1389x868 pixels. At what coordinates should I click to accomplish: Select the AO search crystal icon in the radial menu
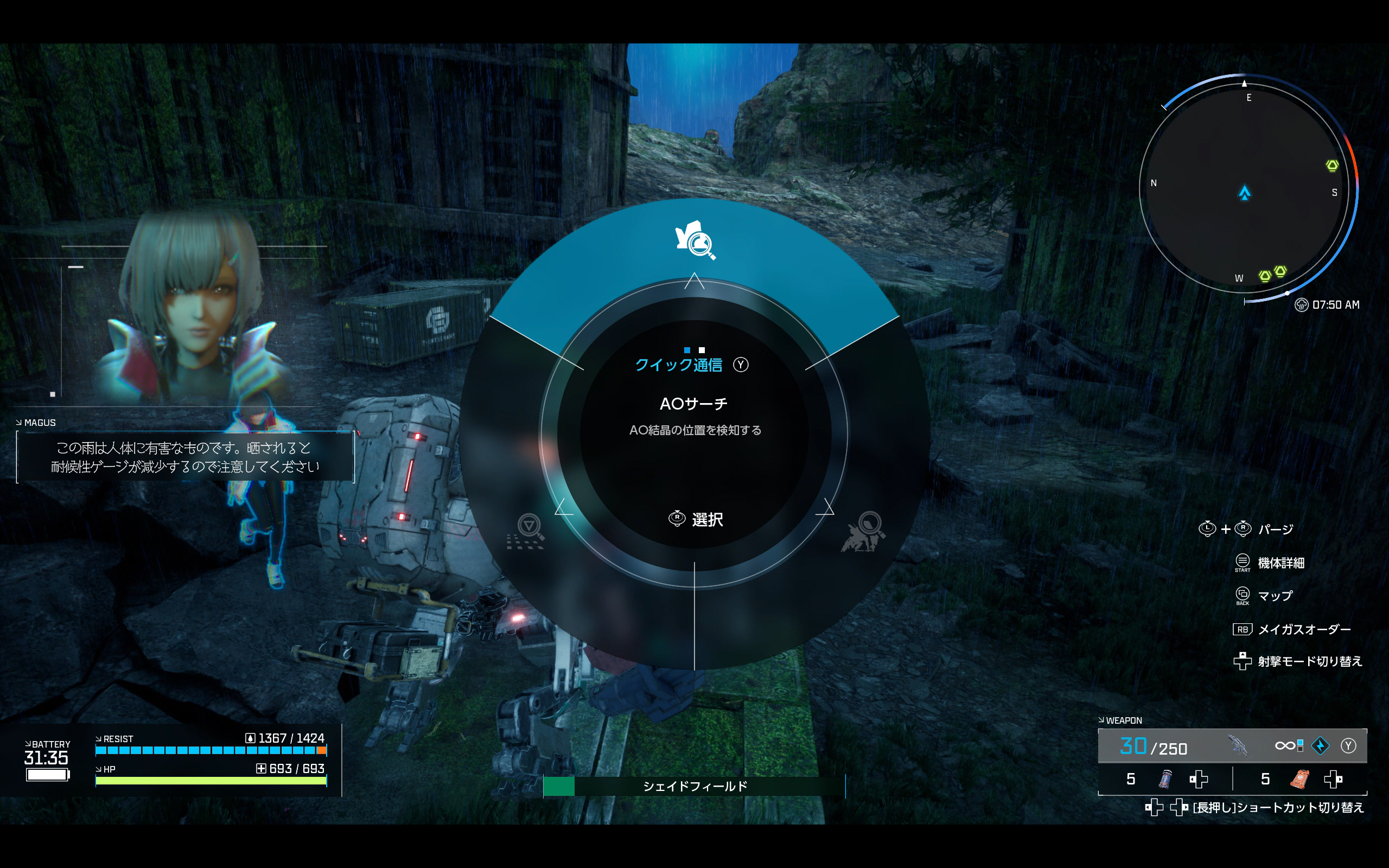695,240
